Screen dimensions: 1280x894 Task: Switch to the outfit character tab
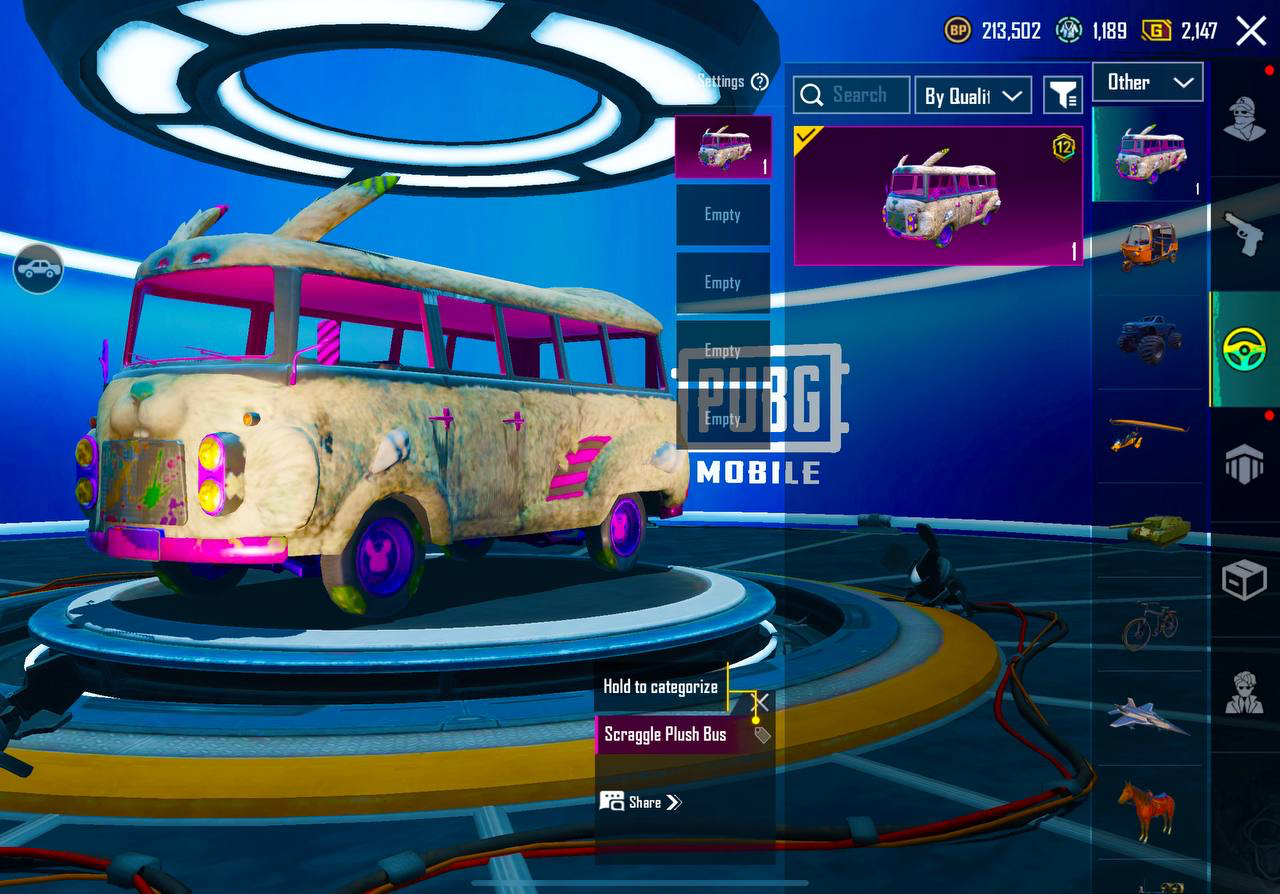tap(1244, 120)
